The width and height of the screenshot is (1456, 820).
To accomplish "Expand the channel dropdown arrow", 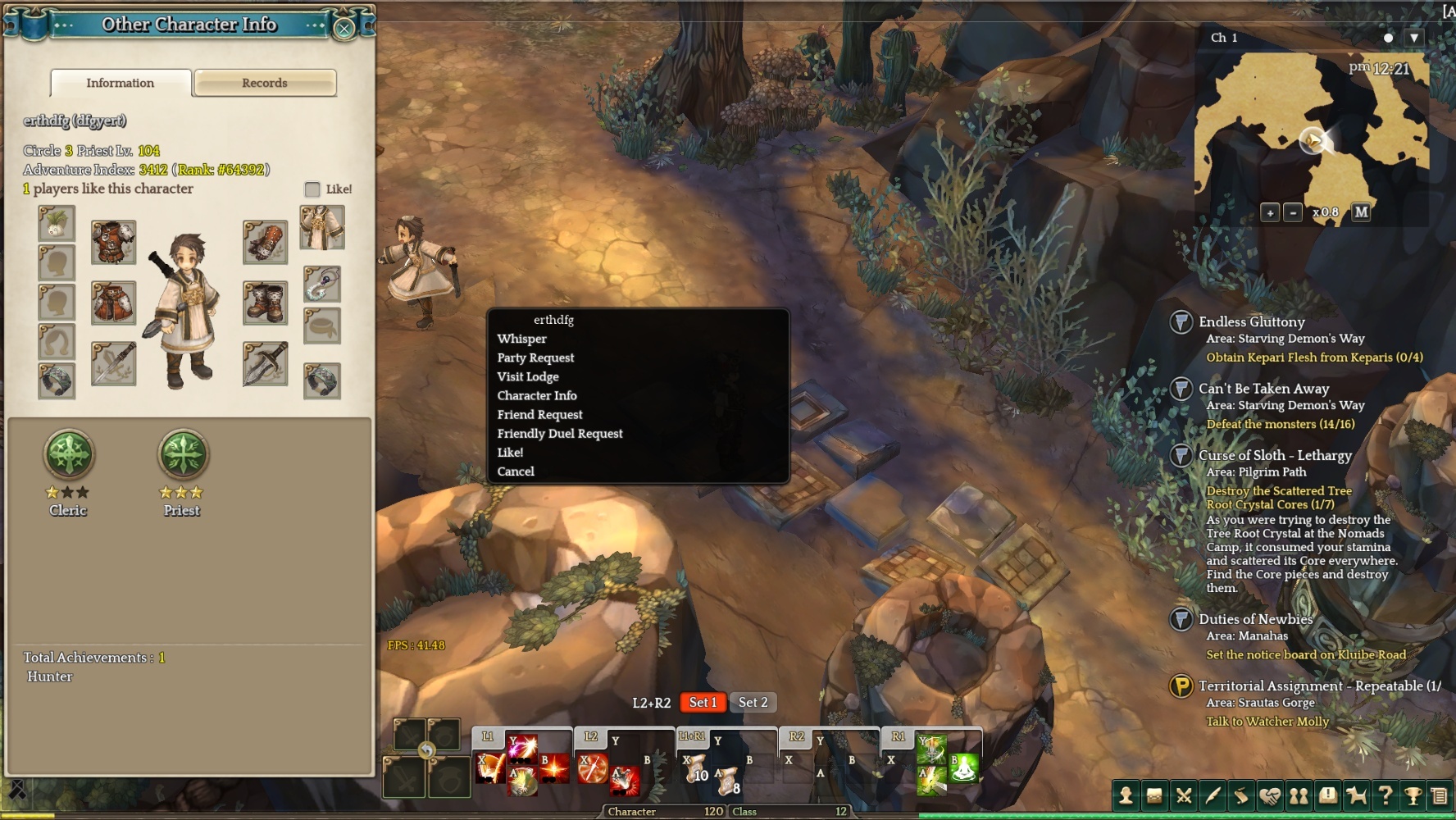I will tap(1414, 38).
